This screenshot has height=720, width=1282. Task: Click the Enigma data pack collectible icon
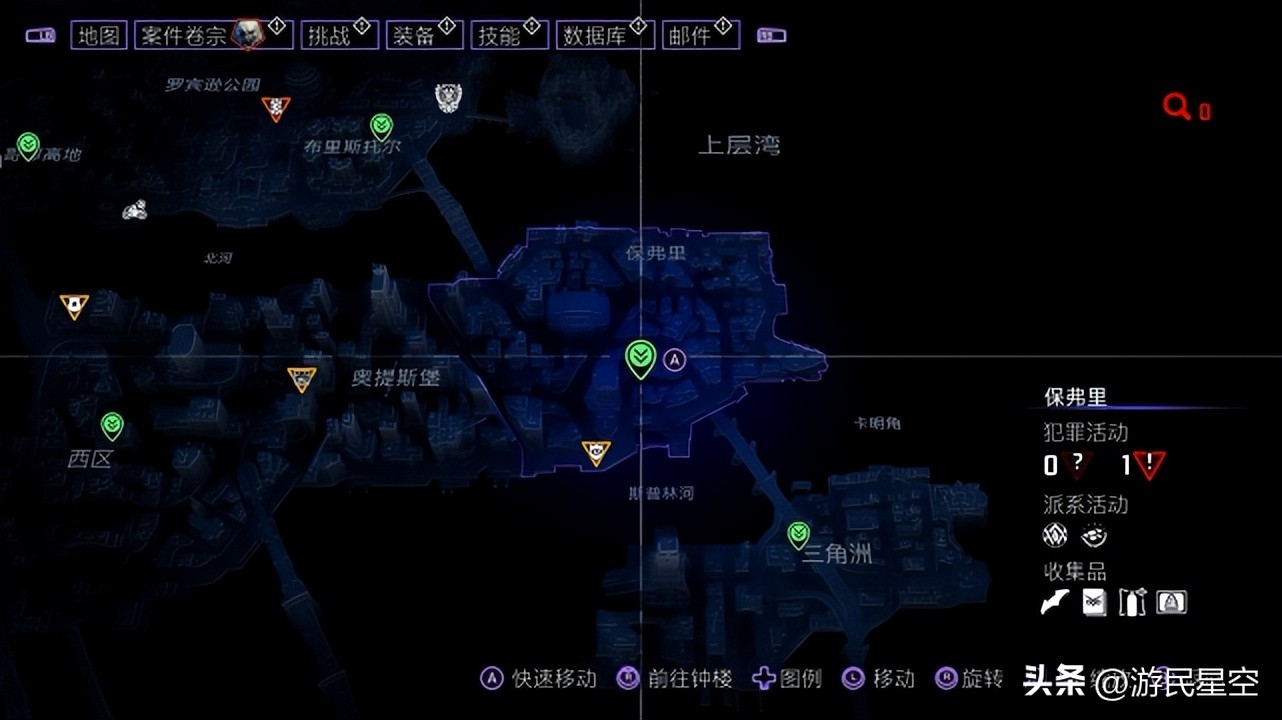(x=1093, y=602)
